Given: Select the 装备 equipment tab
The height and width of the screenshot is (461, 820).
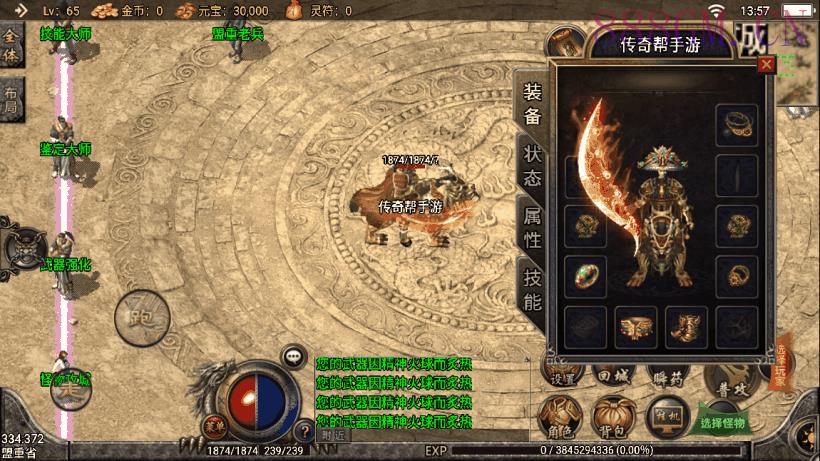Looking at the screenshot, I should coord(532,102).
